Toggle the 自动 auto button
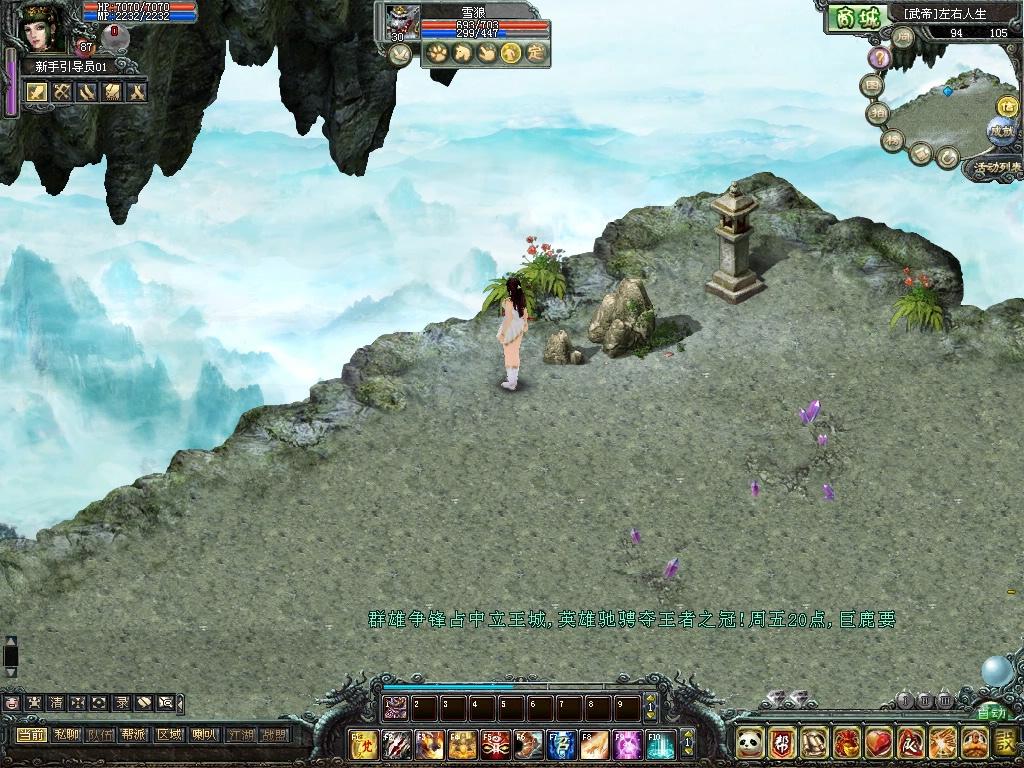This screenshot has height=768, width=1024. coord(990,713)
